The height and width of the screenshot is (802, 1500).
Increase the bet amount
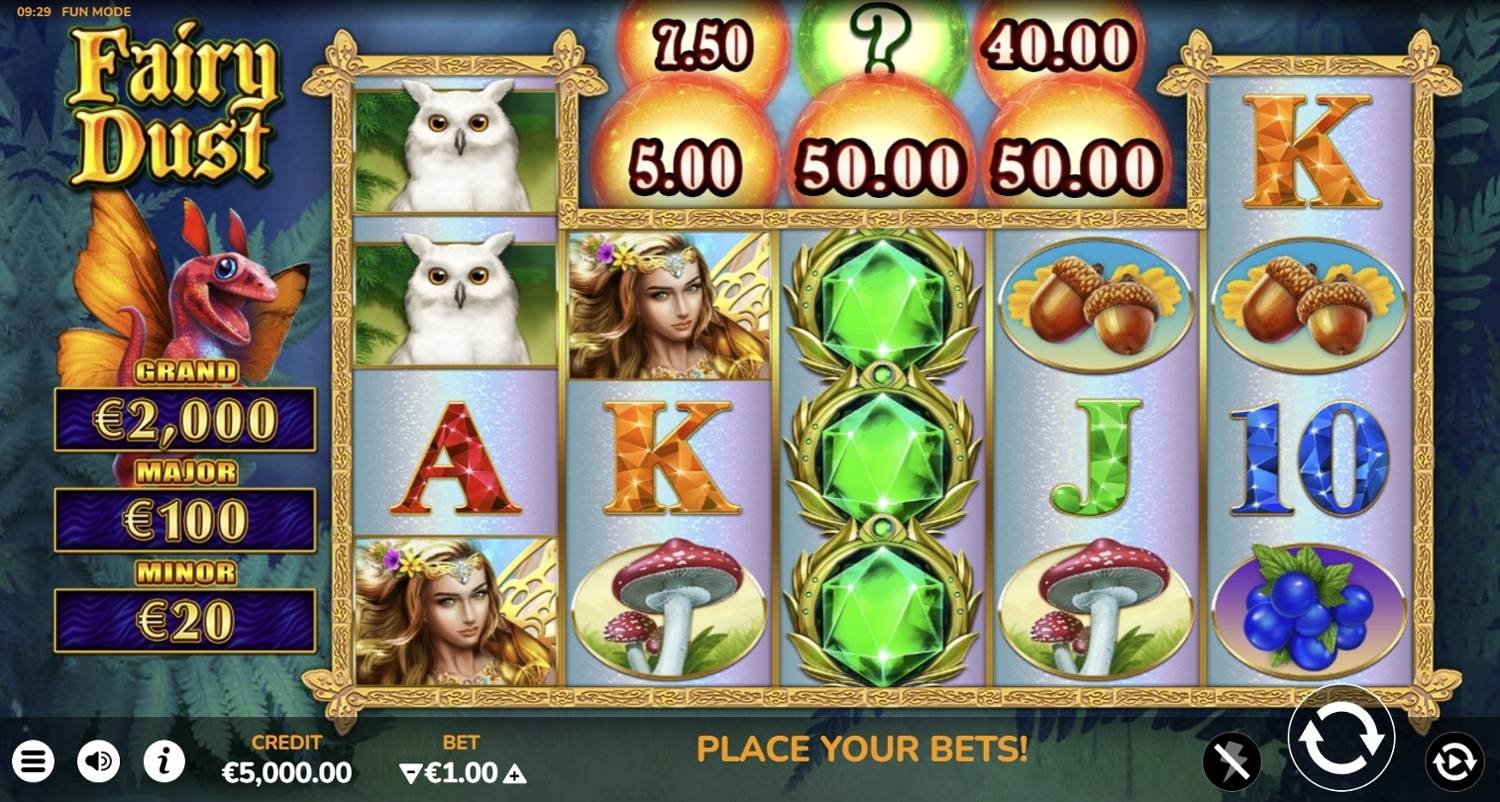pyautogui.click(x=516, y=773)
